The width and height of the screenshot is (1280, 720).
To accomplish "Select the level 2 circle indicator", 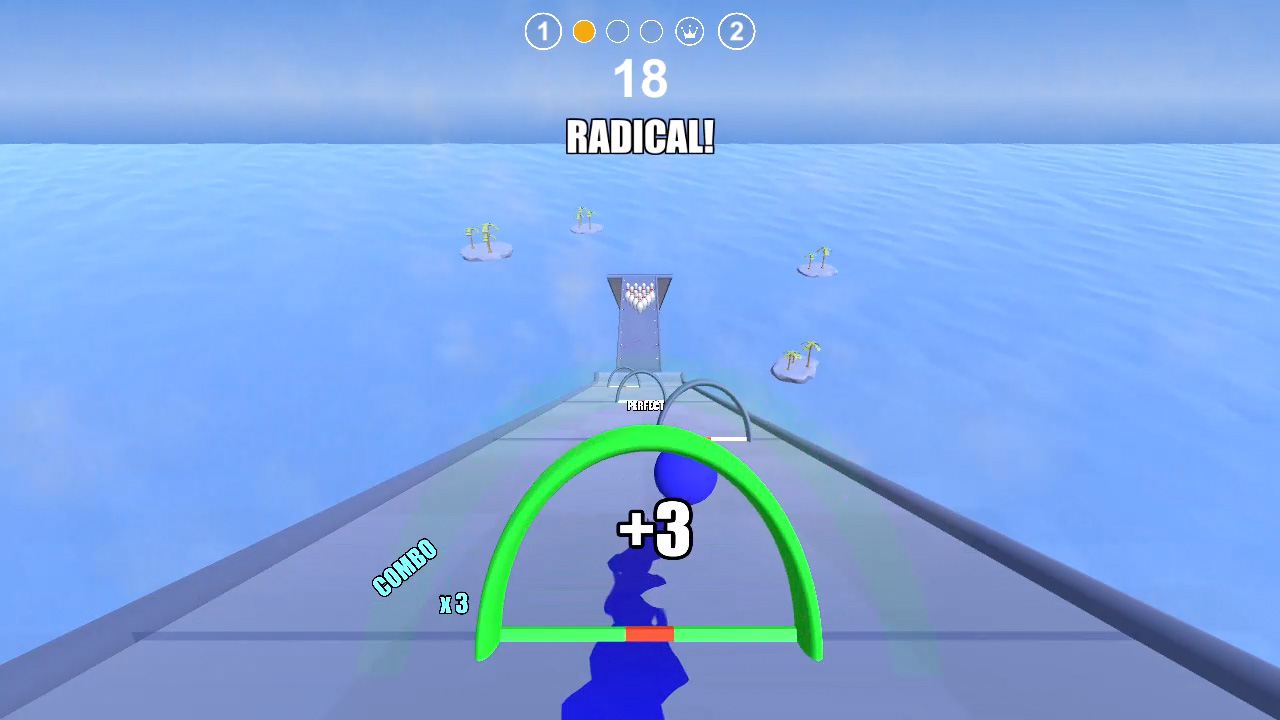I will [x=736, y=31].
